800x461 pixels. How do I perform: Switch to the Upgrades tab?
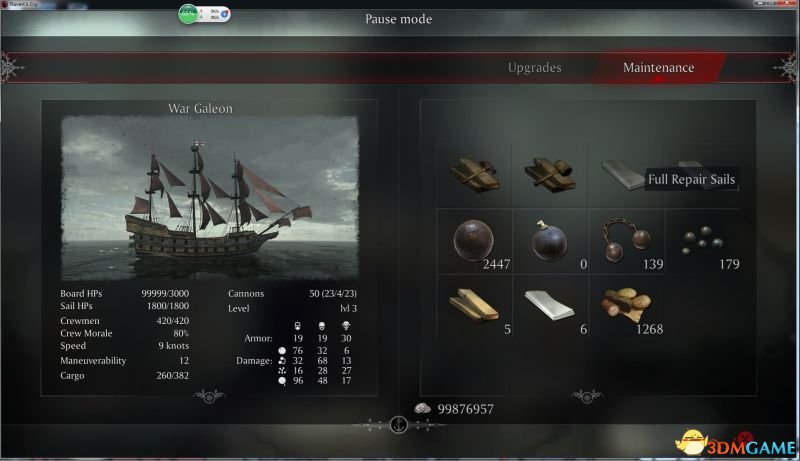pyautogui.click(x=534, y=68)
